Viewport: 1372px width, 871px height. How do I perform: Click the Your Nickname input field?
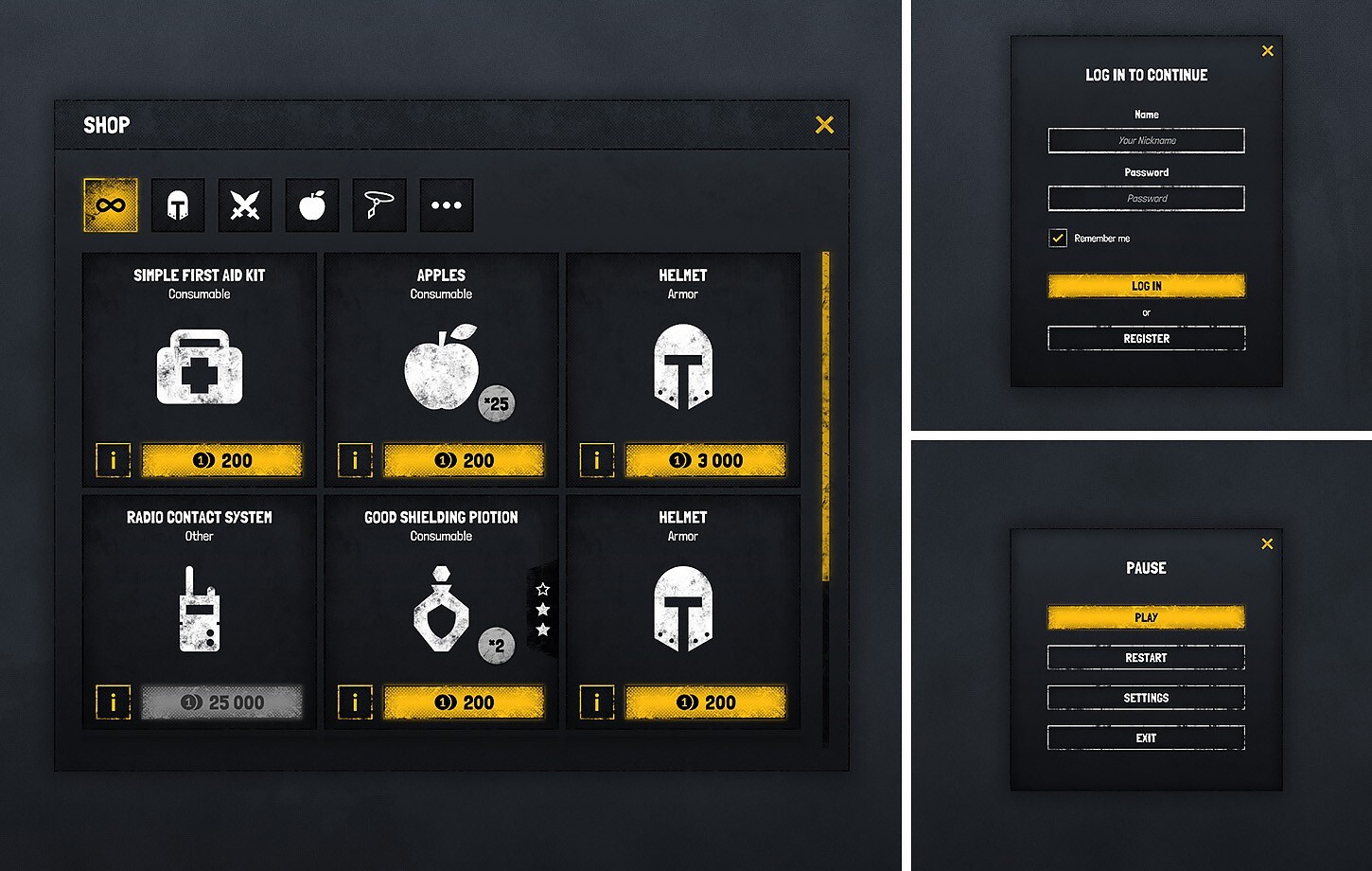[x=1146, y=140]
